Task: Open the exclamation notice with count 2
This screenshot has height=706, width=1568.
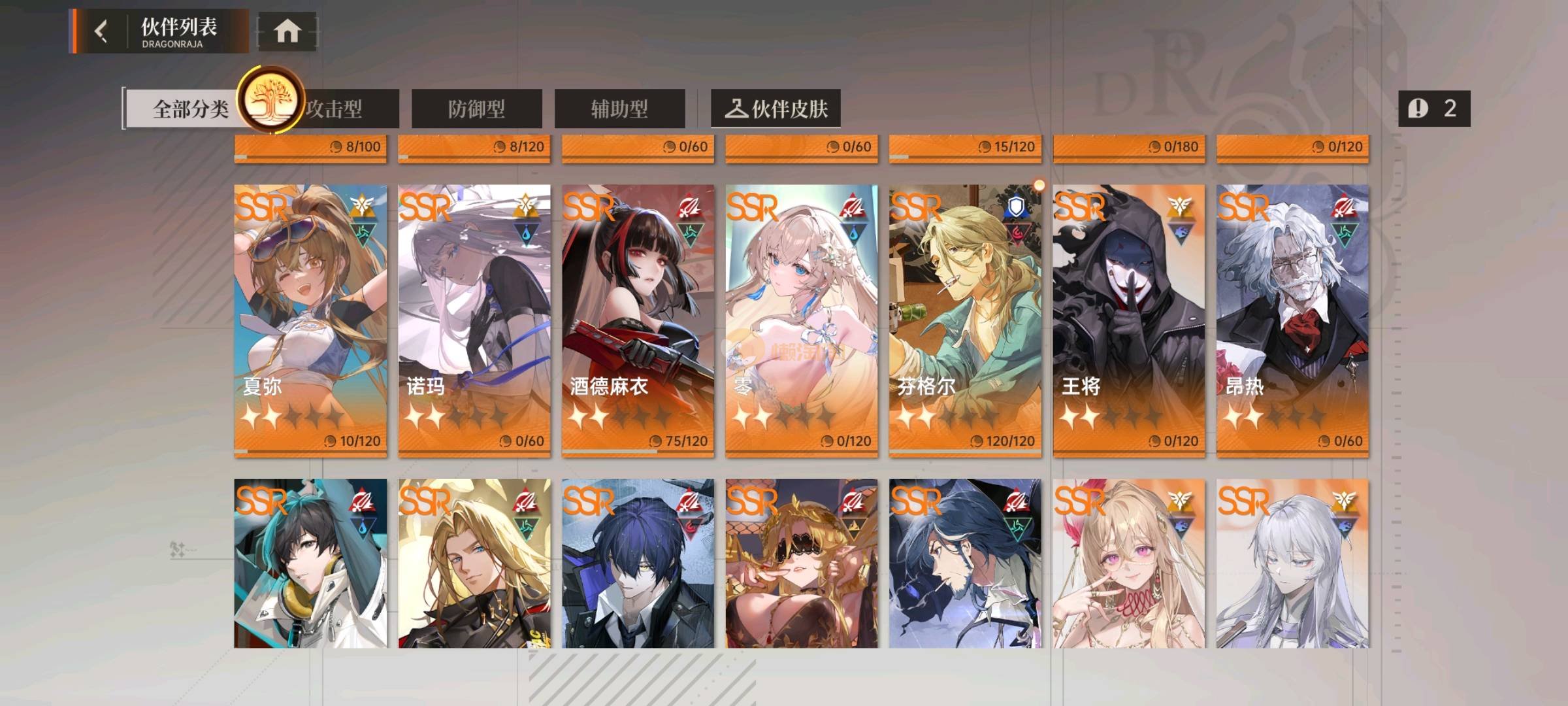Action: coord(1434,109)
